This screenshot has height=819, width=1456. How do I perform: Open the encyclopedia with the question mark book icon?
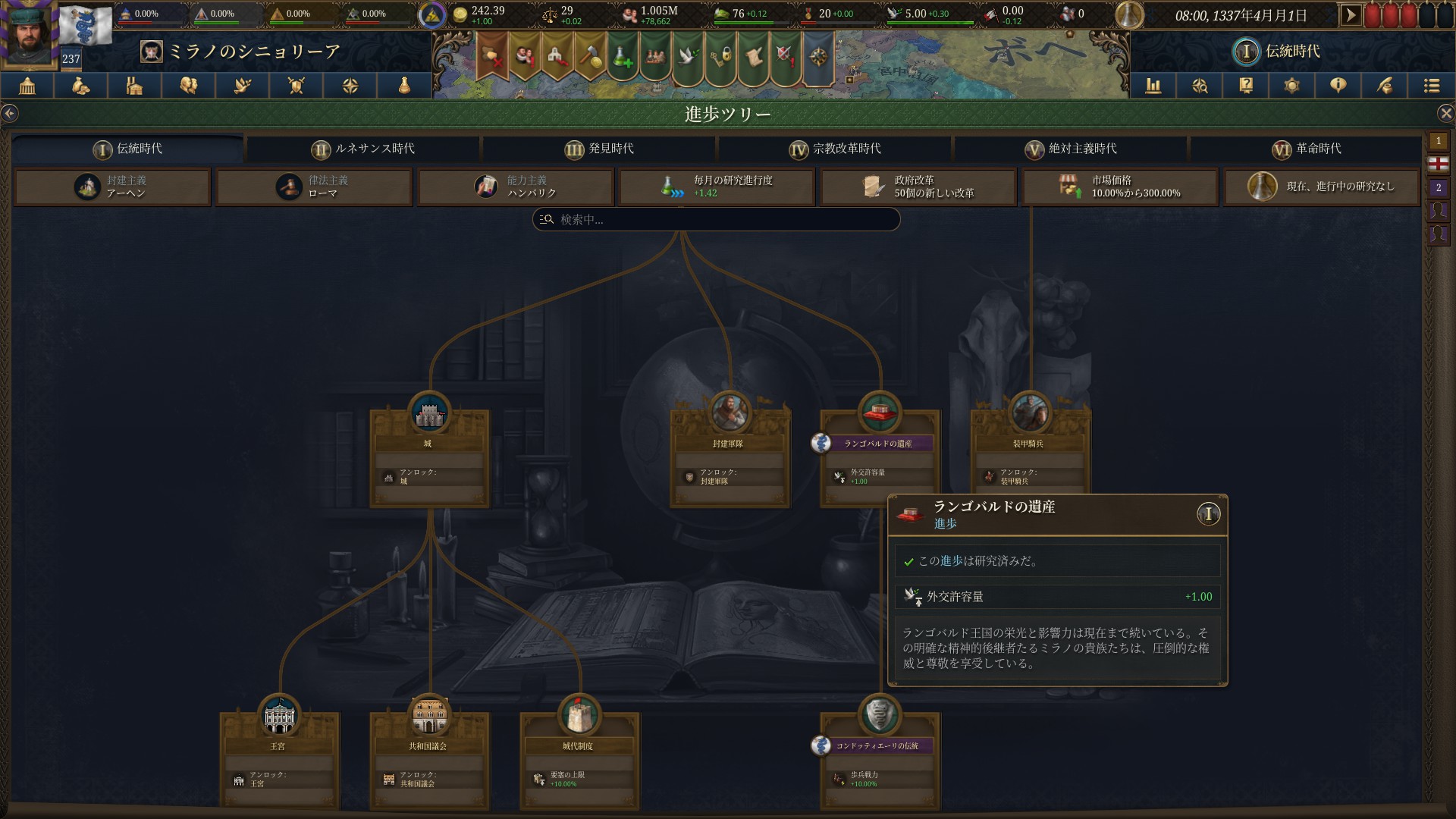(x=1244, y=86)
